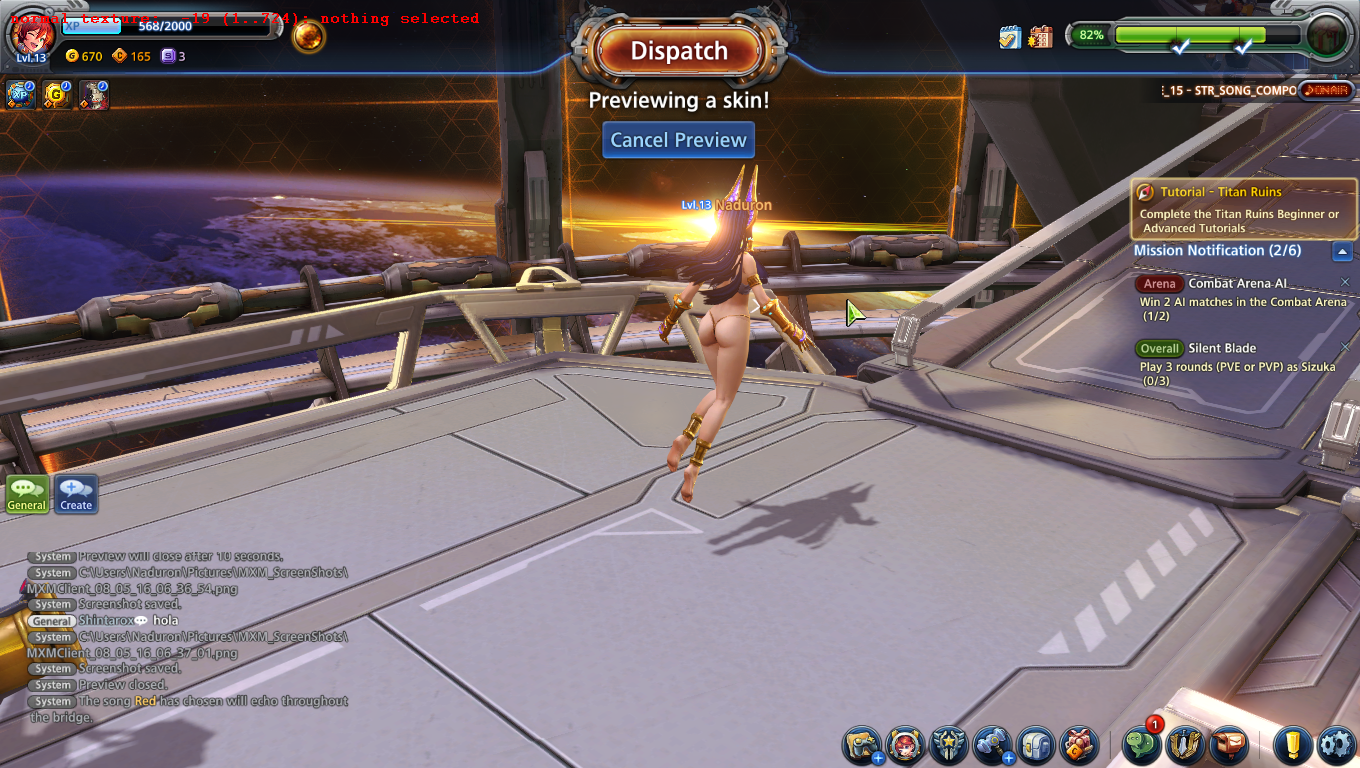
Task: Cancel the skin preview
Action: pyautogui.click(x=678, y=140)
